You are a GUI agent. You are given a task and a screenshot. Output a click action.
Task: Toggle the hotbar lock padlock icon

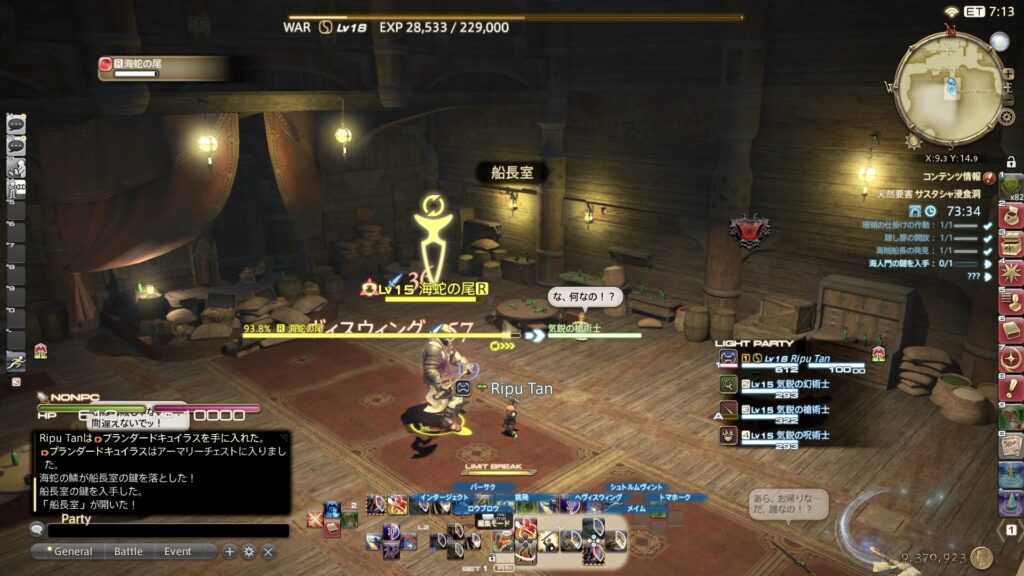(1011, 162)
